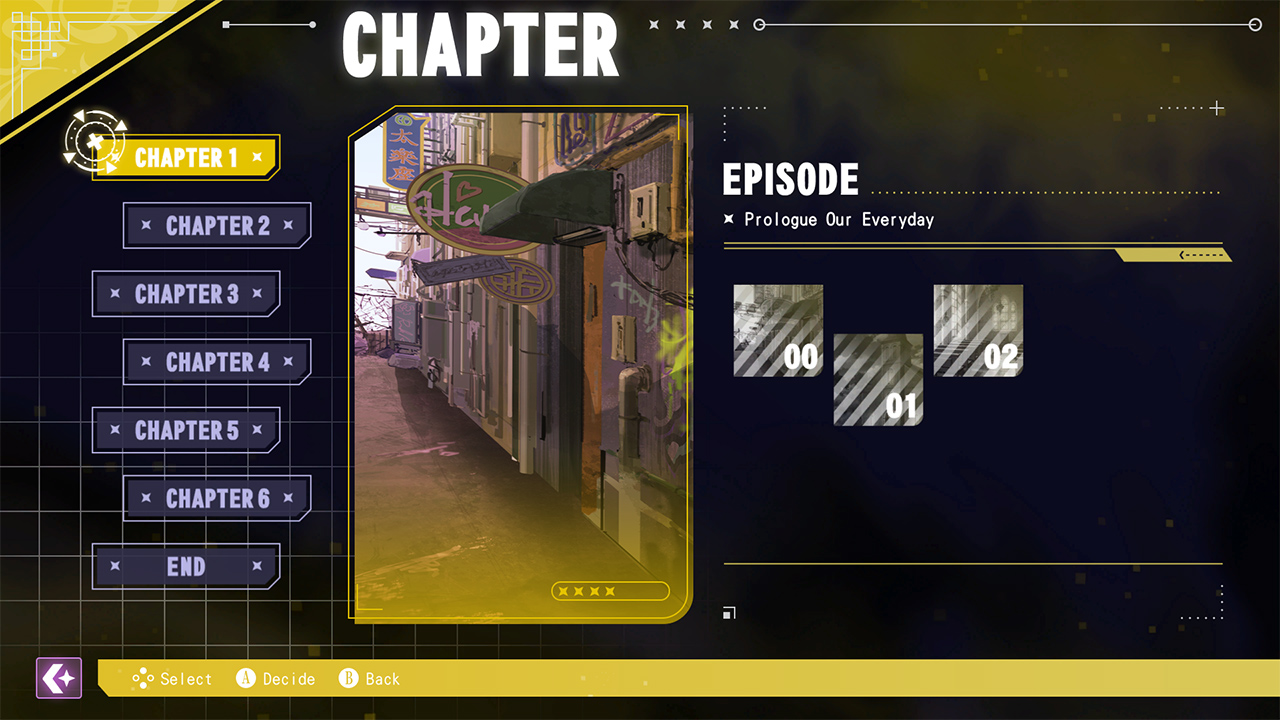
Task: Open episode 00 thumbnail
Action: pyautogui.click(x=778, y=330)
